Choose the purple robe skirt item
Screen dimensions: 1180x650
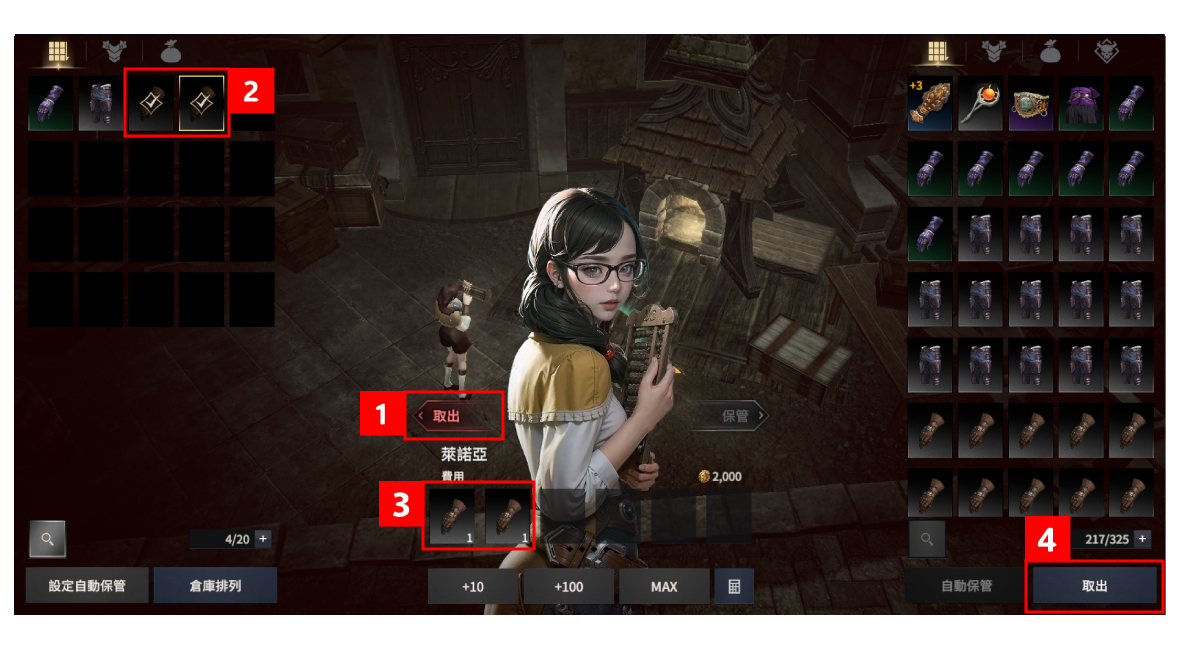[1082, 104]
